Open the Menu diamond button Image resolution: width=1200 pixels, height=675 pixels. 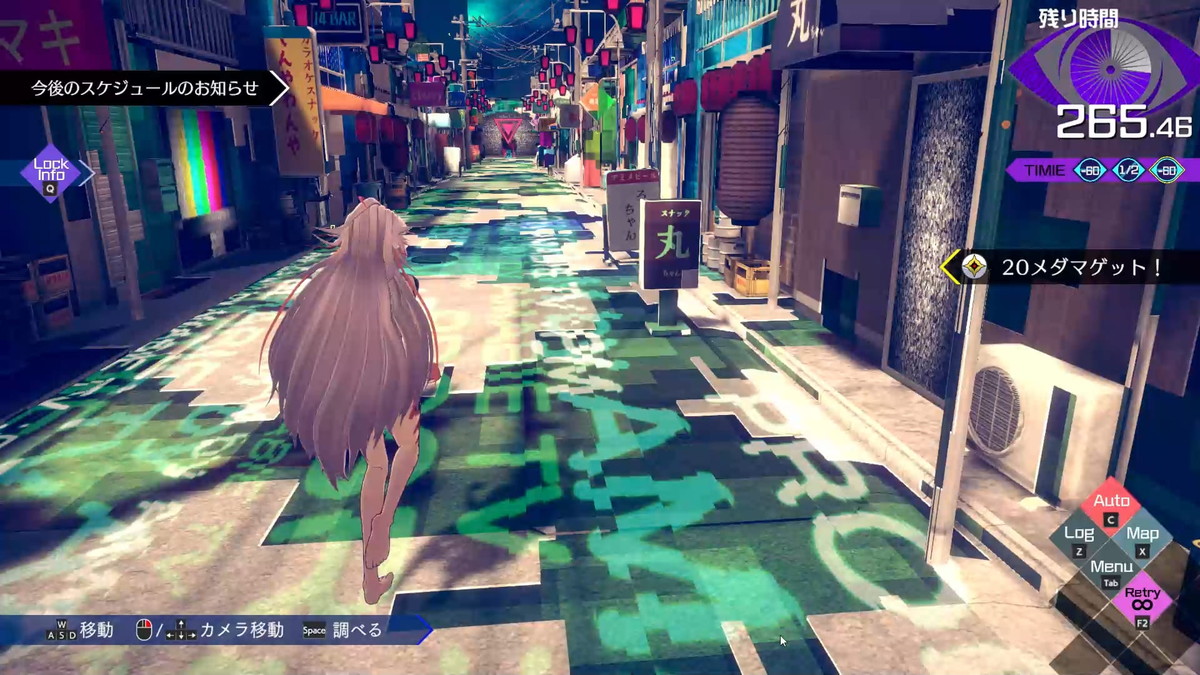pyautogui.click(x=1111, y=571)
